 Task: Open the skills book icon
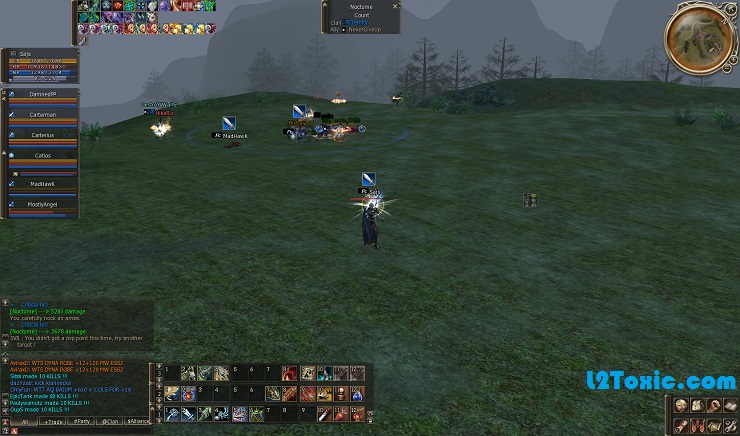[x=729, y=406]
